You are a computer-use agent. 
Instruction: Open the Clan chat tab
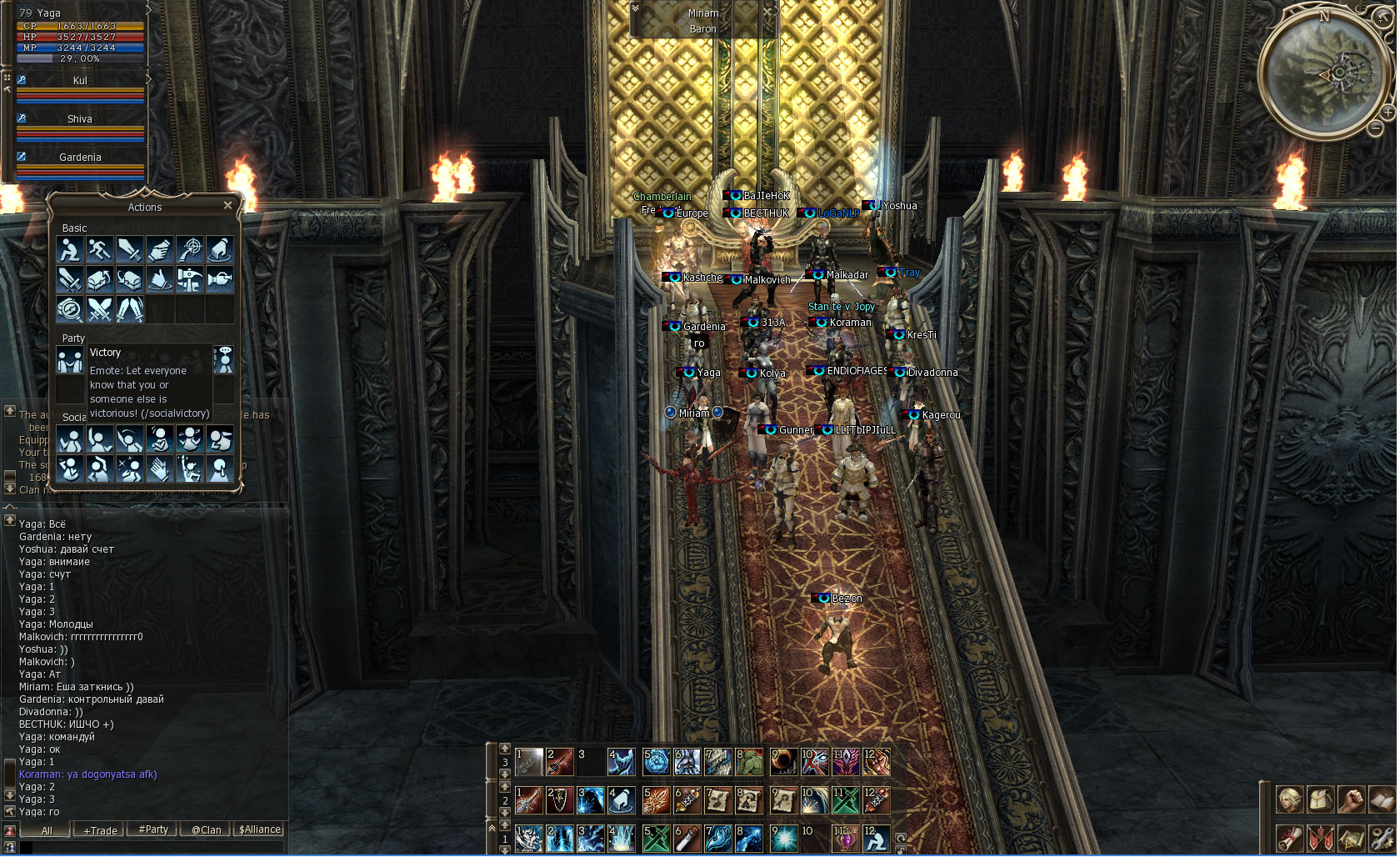[x=206, y=830]
